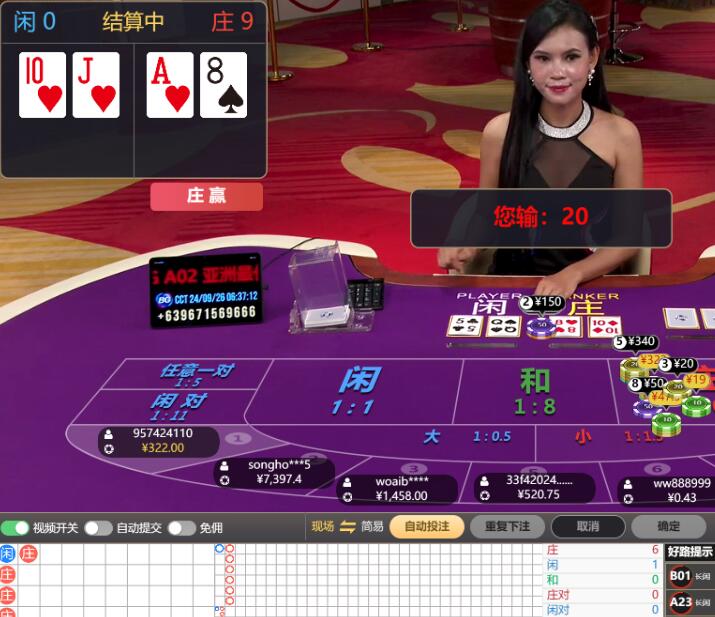
Task: Confirm the bet with 确定
Action: 667,527
